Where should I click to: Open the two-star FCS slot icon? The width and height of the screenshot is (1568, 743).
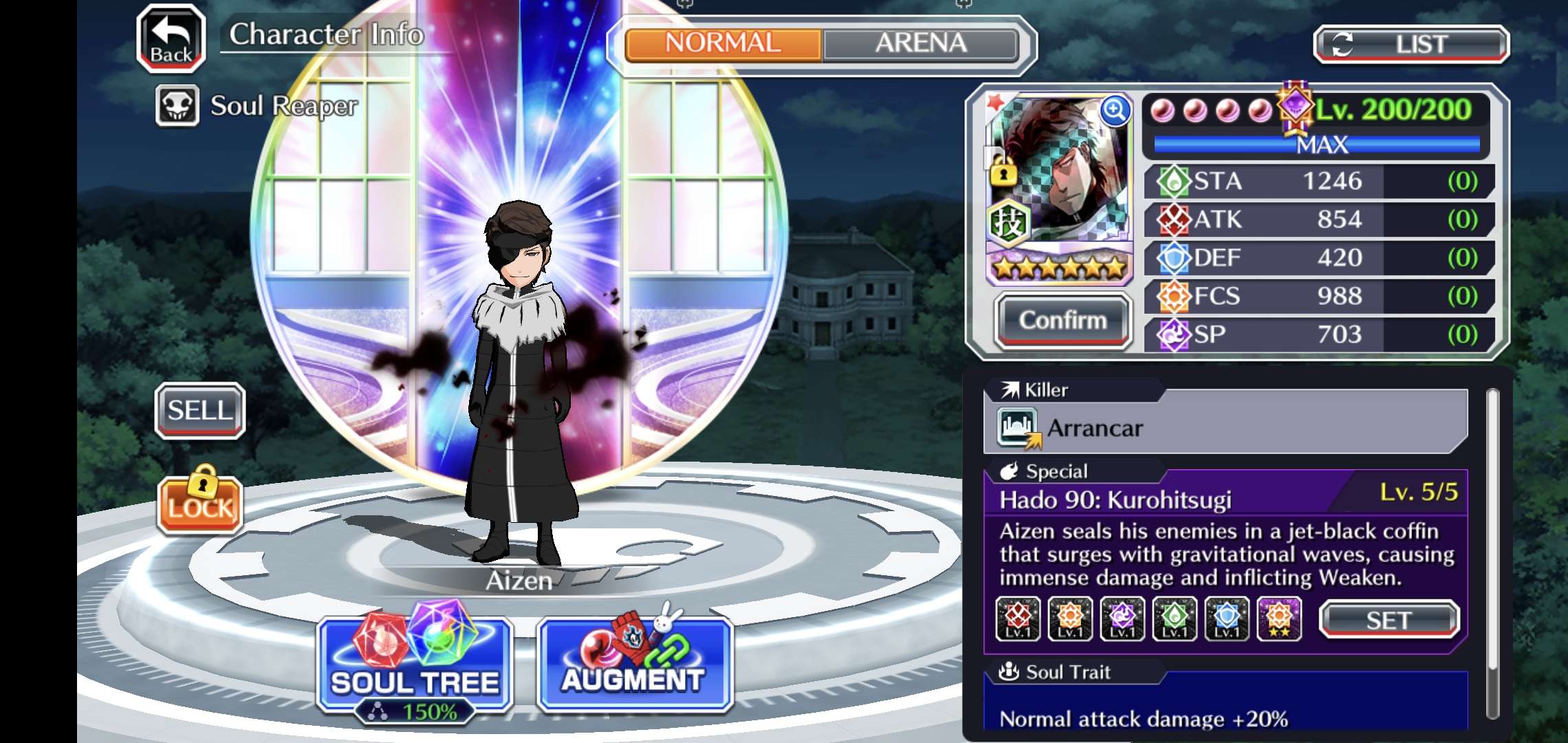point(1279,619)
